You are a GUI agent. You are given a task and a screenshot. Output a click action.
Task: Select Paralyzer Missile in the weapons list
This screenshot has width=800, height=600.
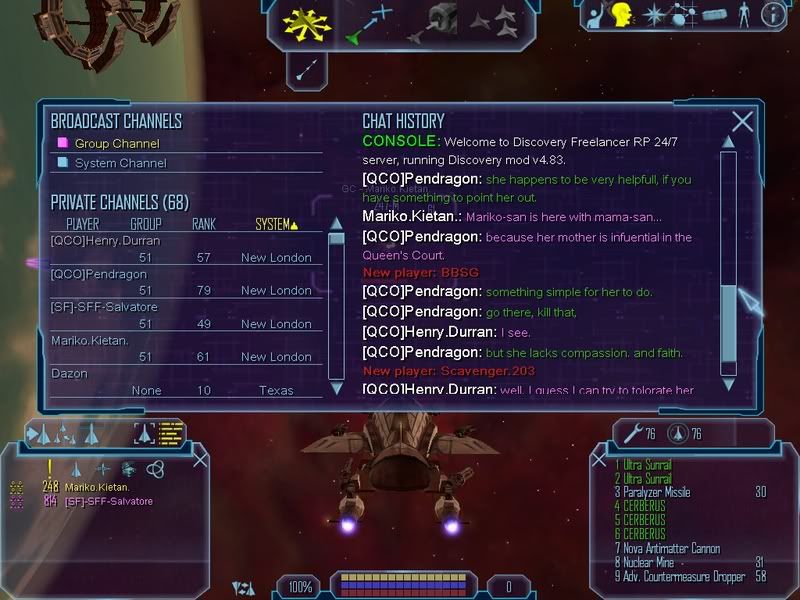click(654, 492)
